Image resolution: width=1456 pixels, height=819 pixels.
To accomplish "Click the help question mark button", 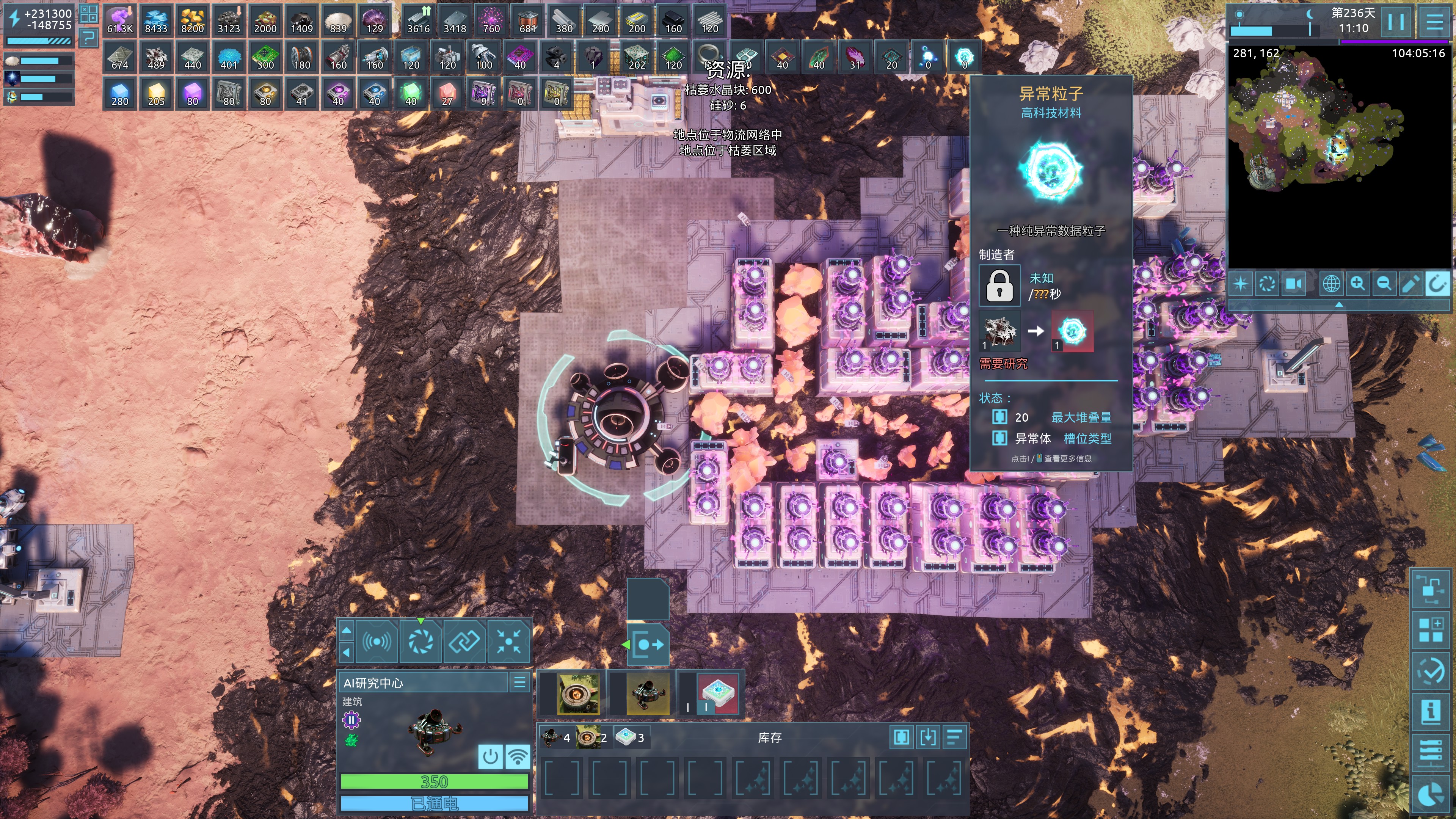I will (x=88, y=38).
